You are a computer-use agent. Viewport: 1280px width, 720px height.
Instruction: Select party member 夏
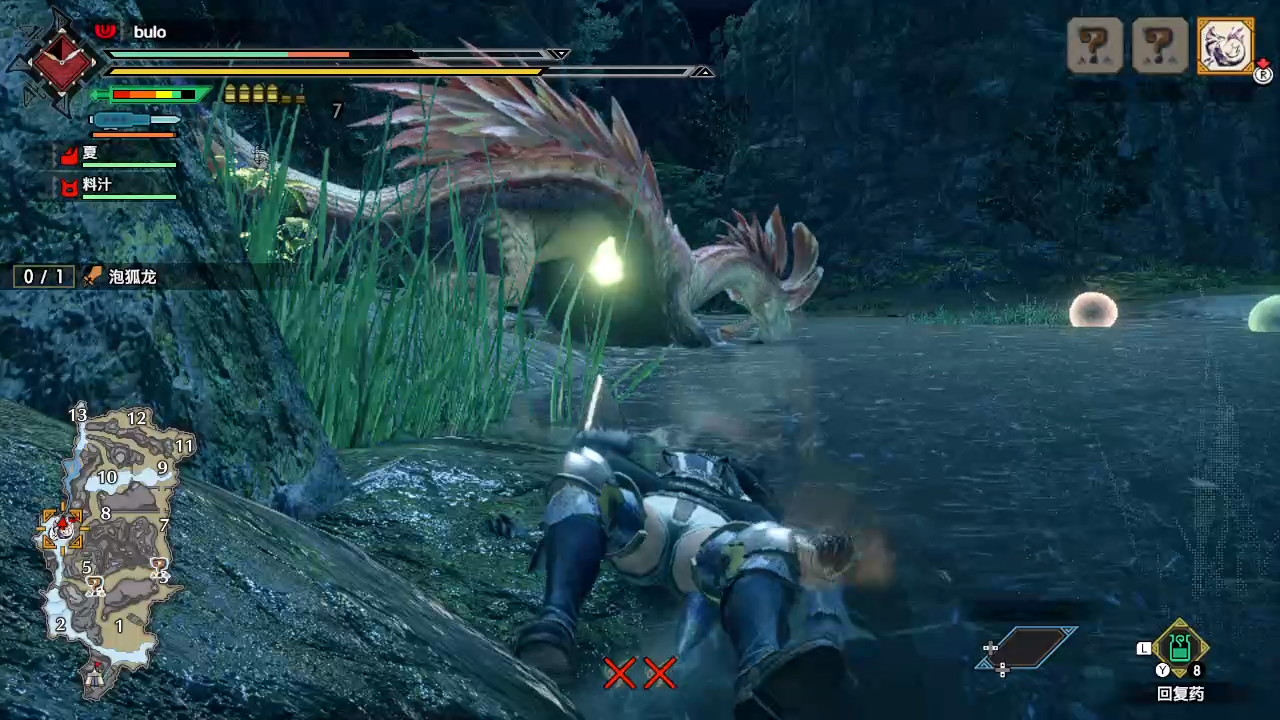[x=90, y=154]
